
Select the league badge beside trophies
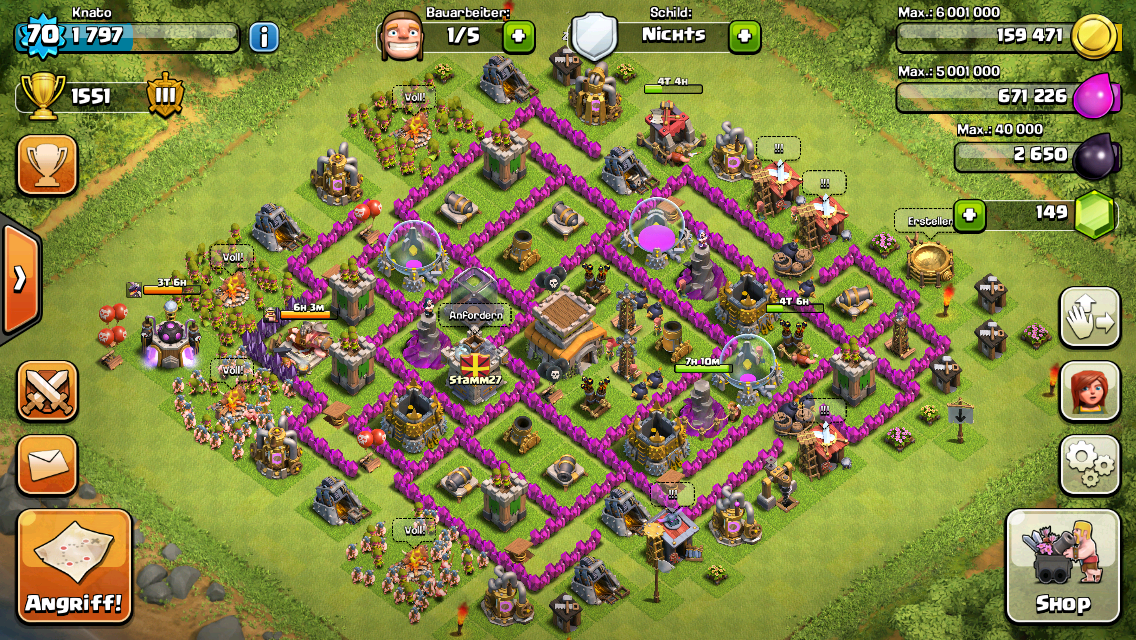pos(165,97)
